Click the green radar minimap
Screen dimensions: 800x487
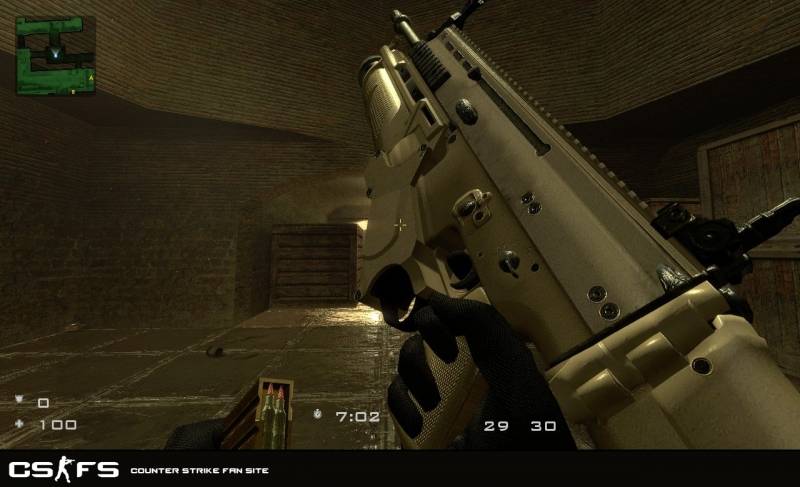[x=55, y=55]
